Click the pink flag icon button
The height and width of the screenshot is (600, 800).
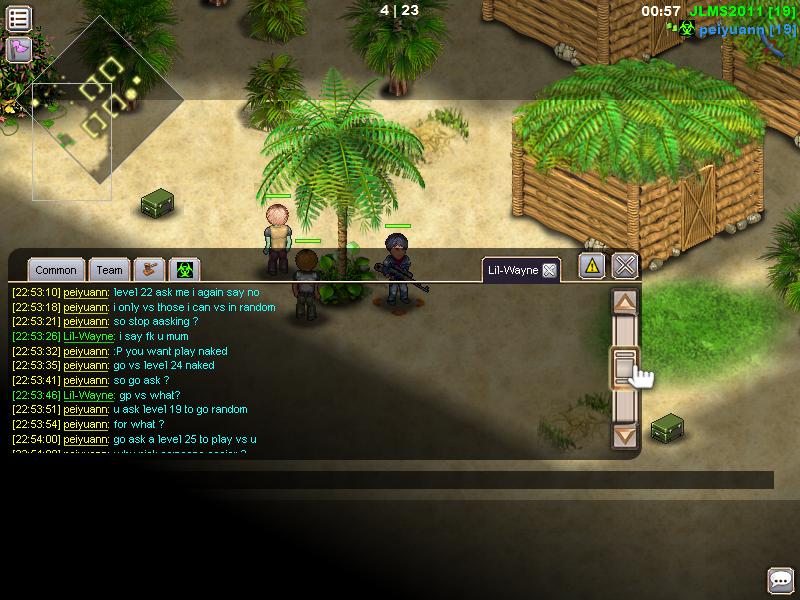(x=19, y=49)
